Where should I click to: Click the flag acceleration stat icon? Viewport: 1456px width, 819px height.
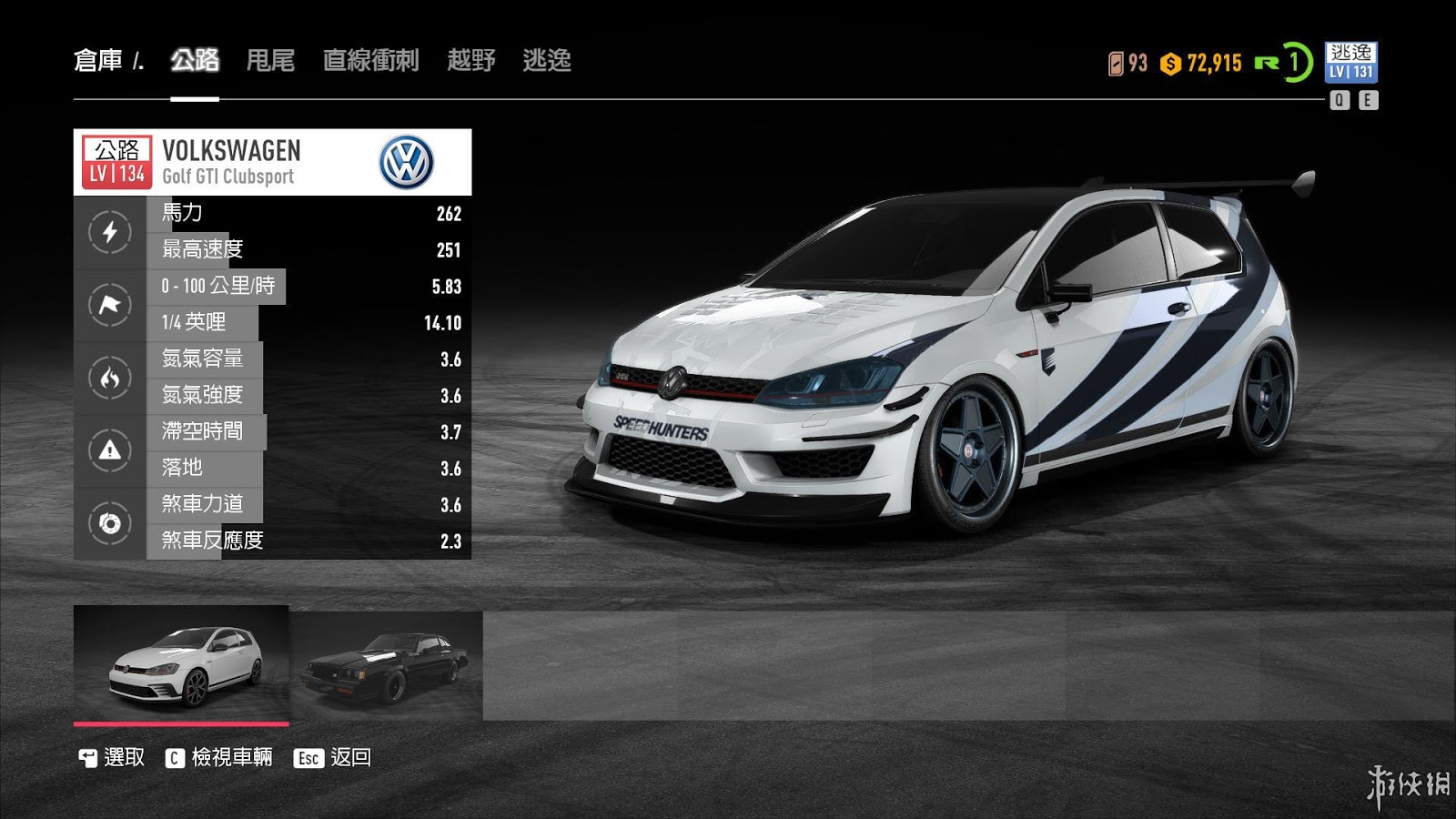109,305
